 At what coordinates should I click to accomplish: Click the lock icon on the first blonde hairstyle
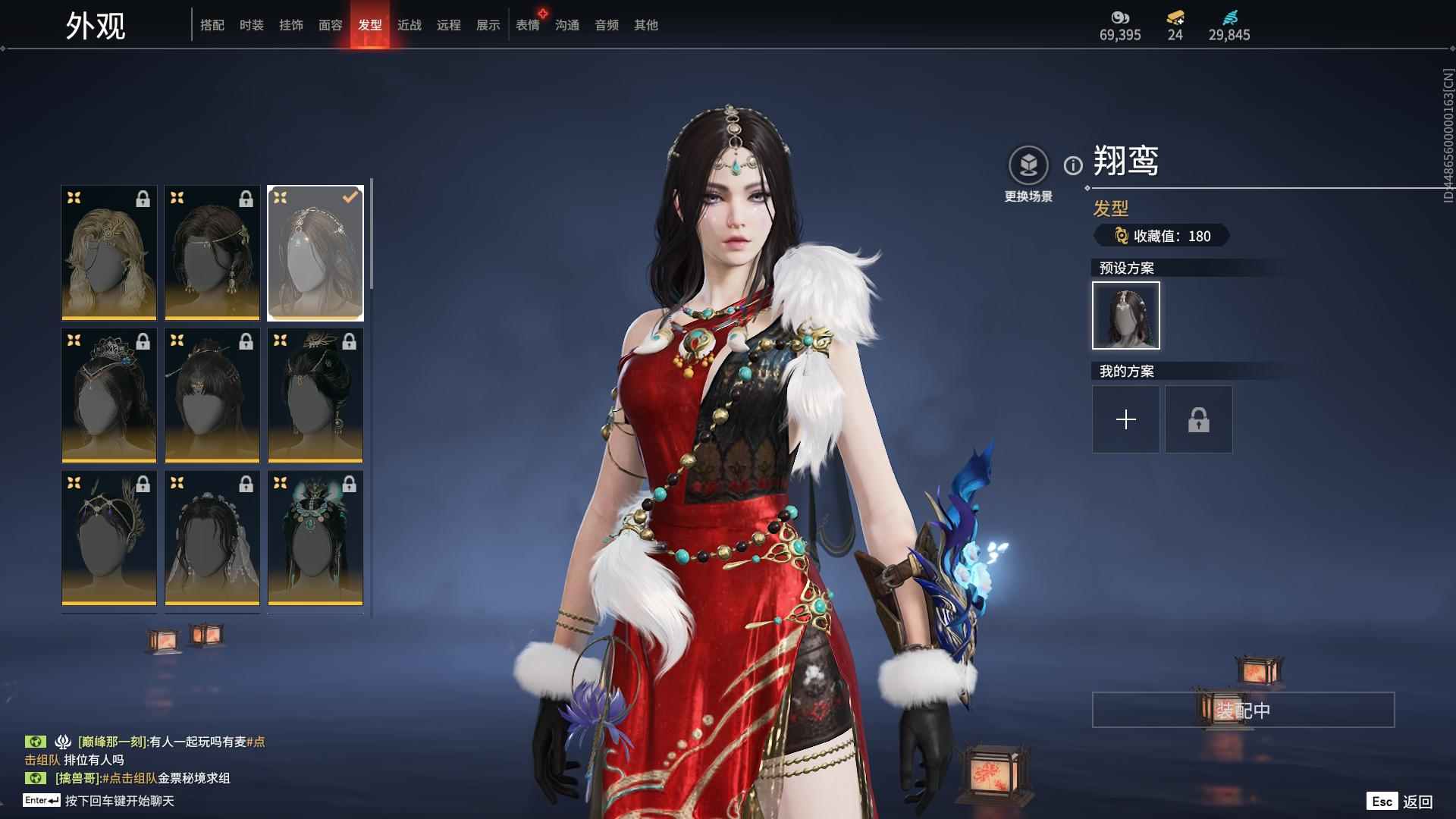click(141, 199)
